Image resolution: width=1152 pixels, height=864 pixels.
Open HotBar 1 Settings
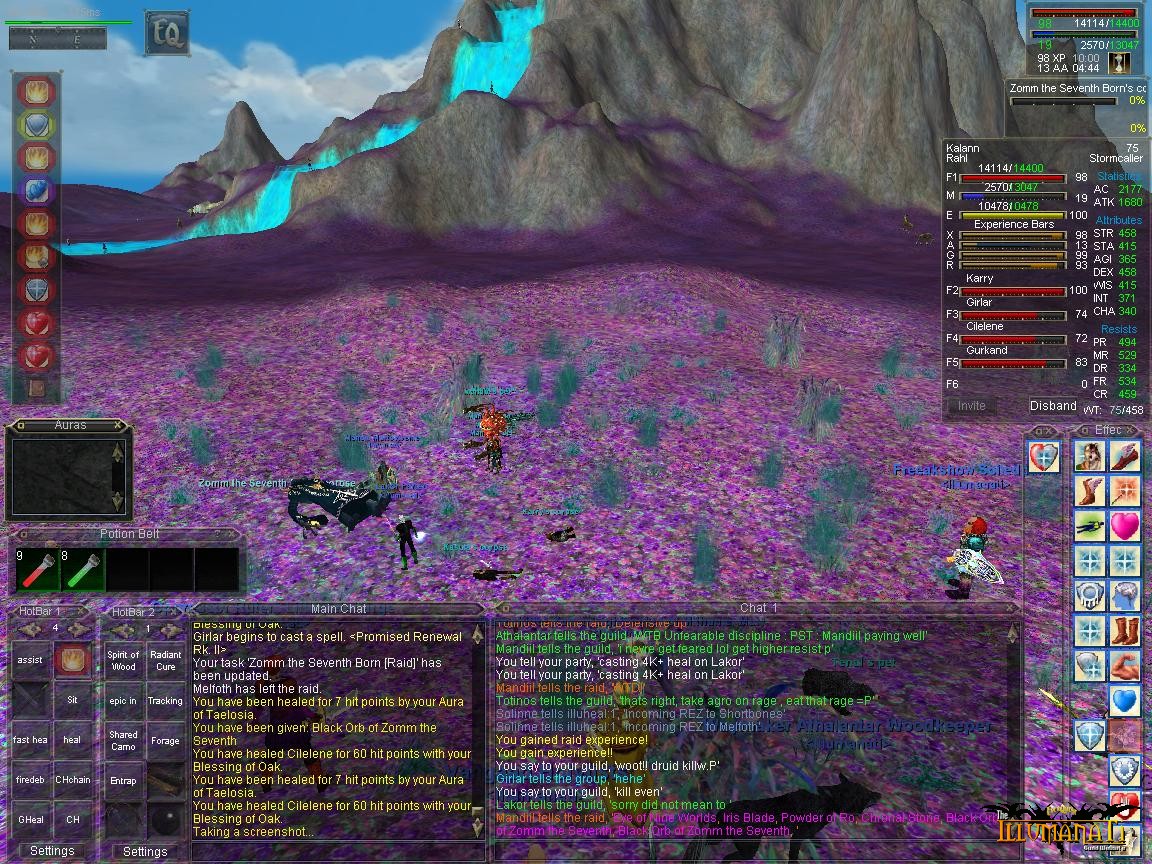pos(52,851)
